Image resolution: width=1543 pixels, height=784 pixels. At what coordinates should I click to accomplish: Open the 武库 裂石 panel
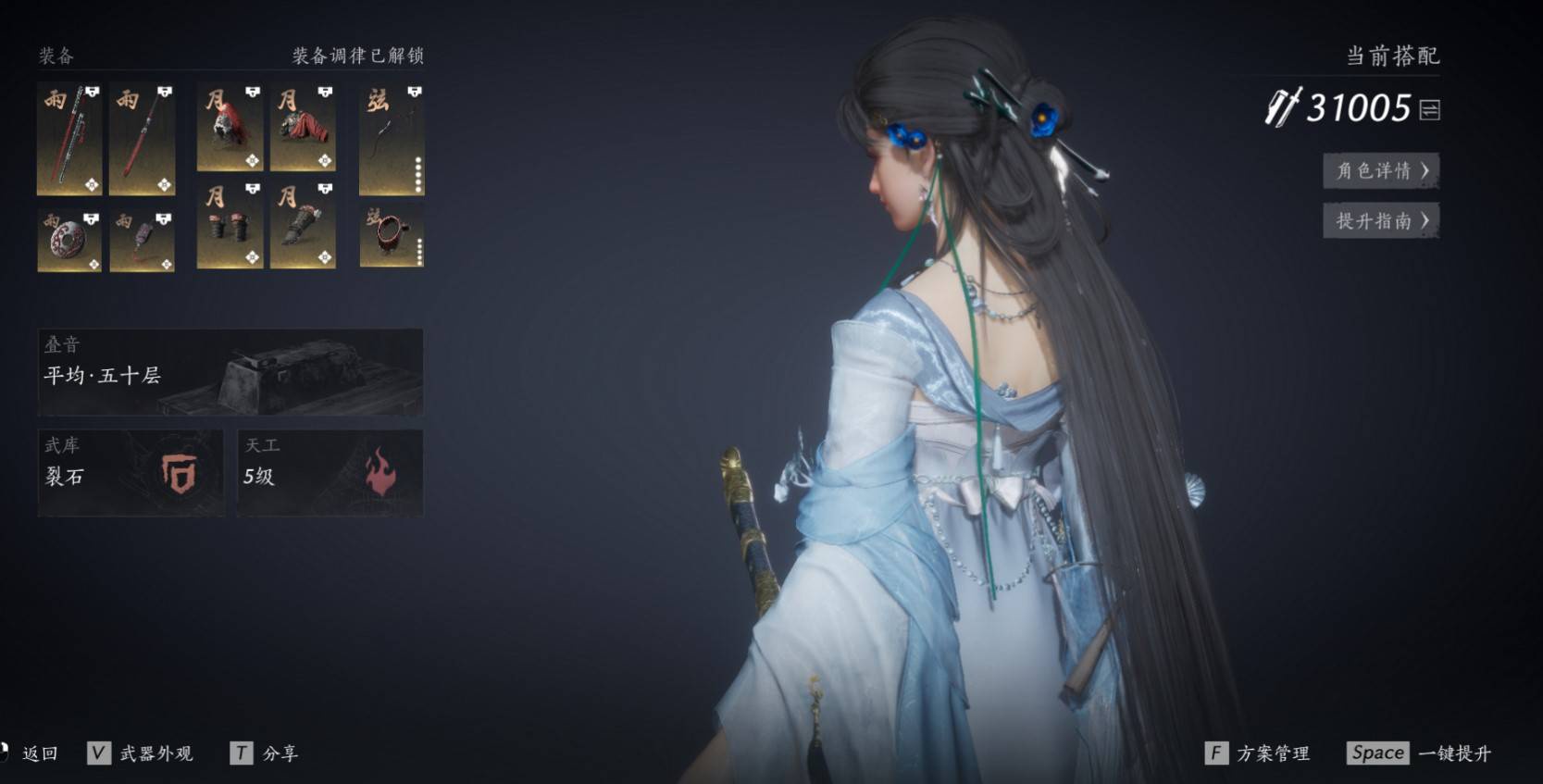click(x=131, y=472)
